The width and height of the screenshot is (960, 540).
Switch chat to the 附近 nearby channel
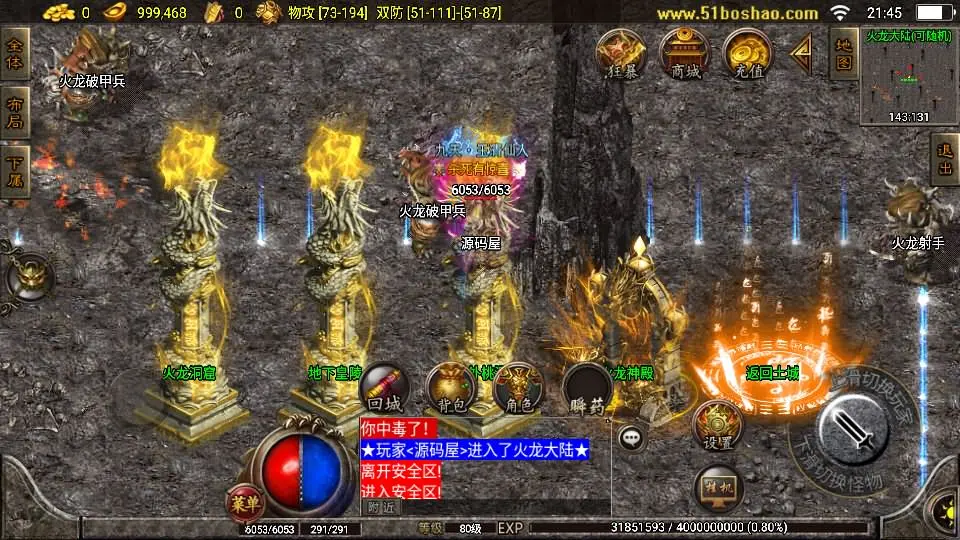381,507
